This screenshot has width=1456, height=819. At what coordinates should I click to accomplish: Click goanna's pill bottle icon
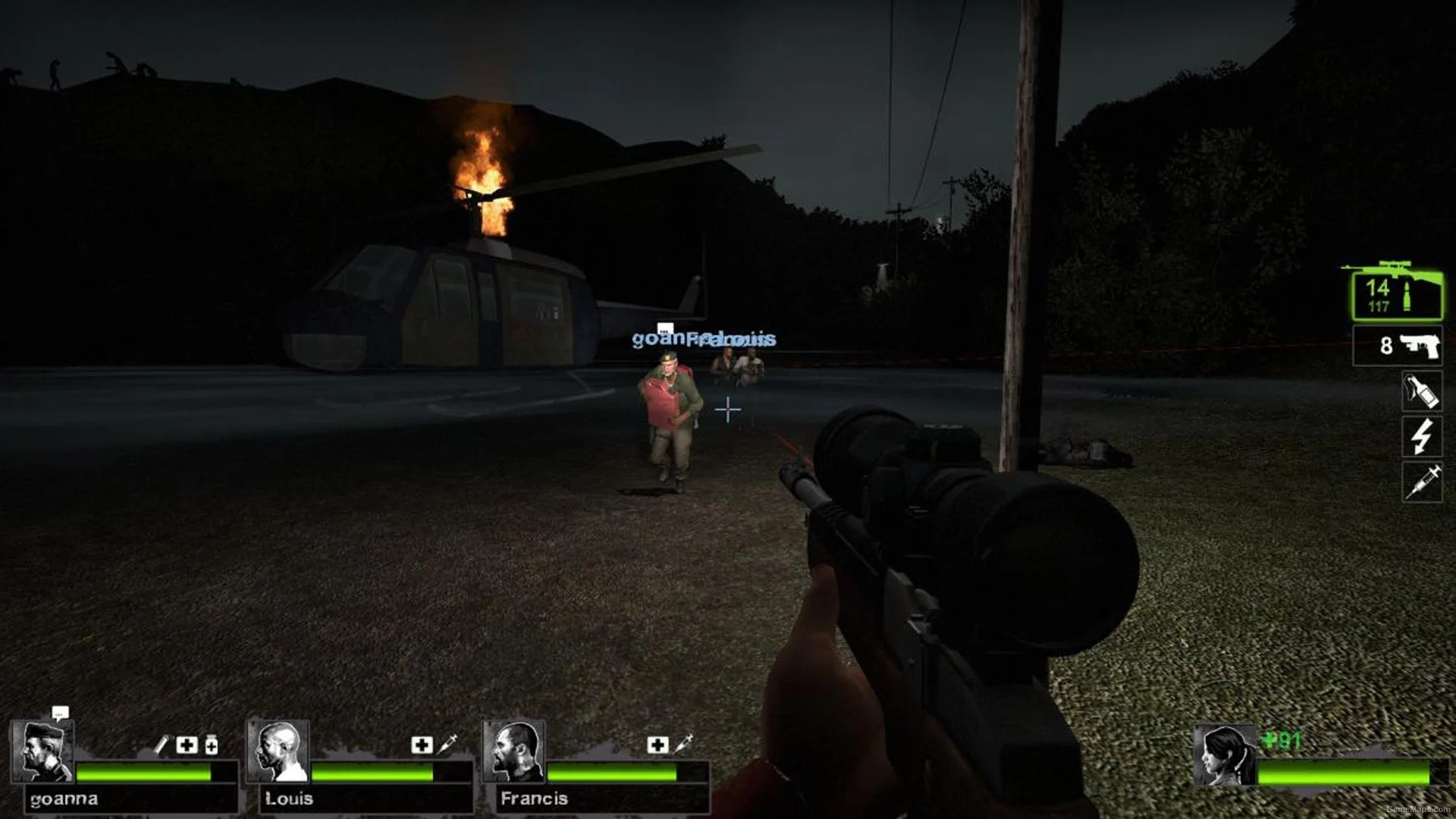(212, 745)
